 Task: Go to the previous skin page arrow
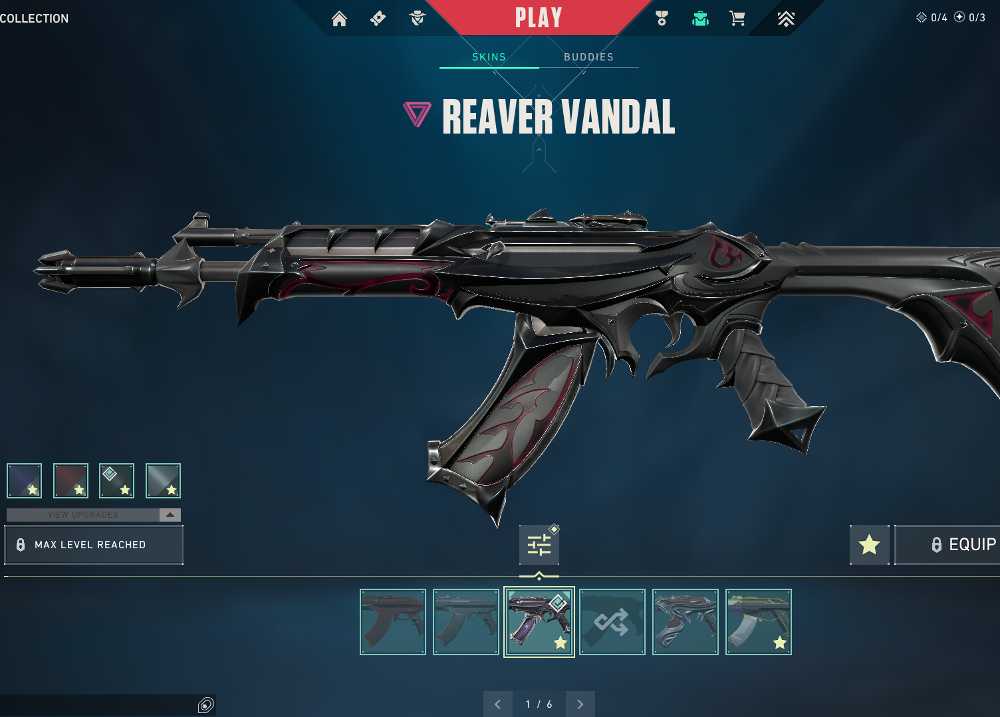[498, 704]
